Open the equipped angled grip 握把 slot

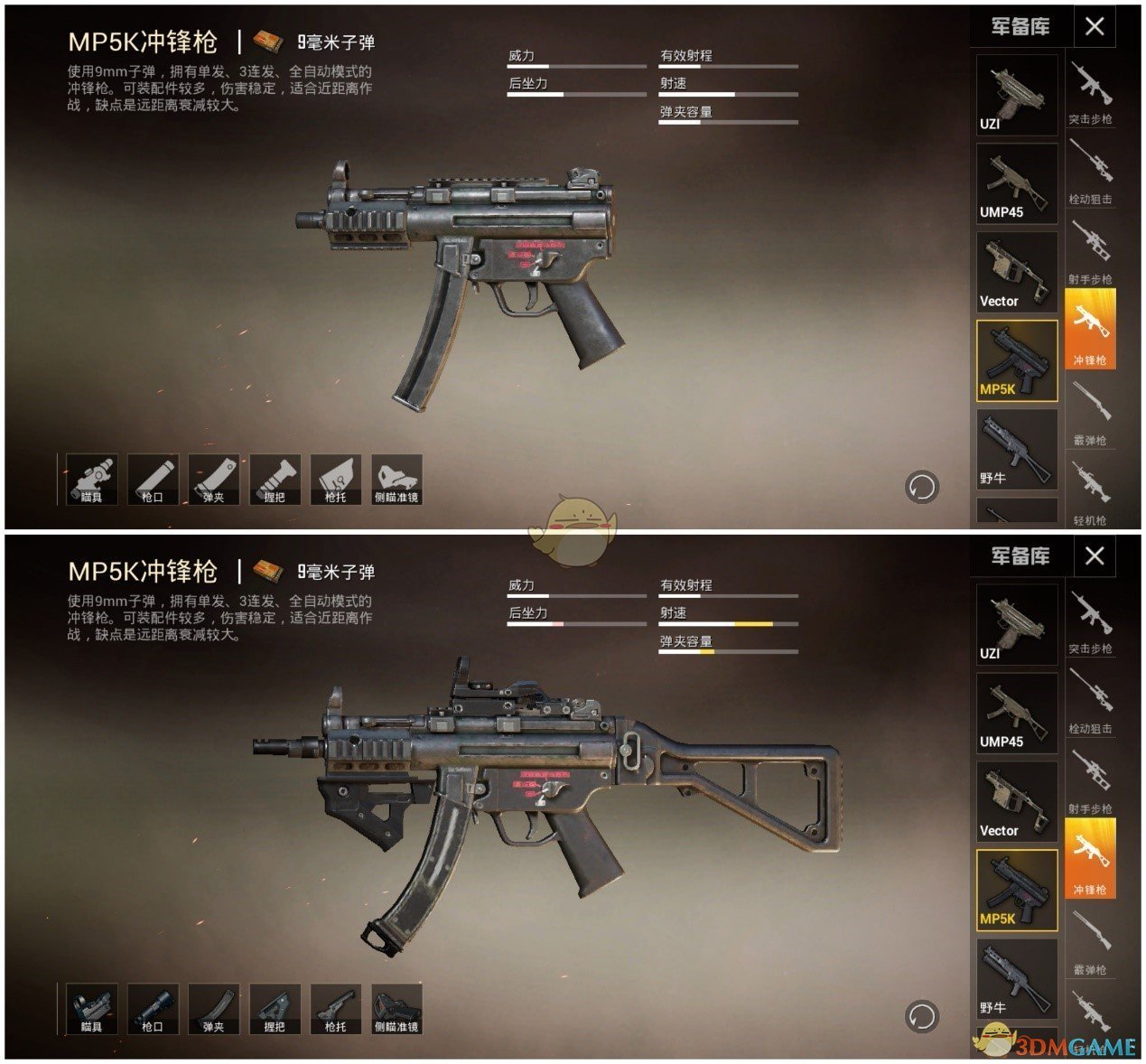[x=275, y=1008]
